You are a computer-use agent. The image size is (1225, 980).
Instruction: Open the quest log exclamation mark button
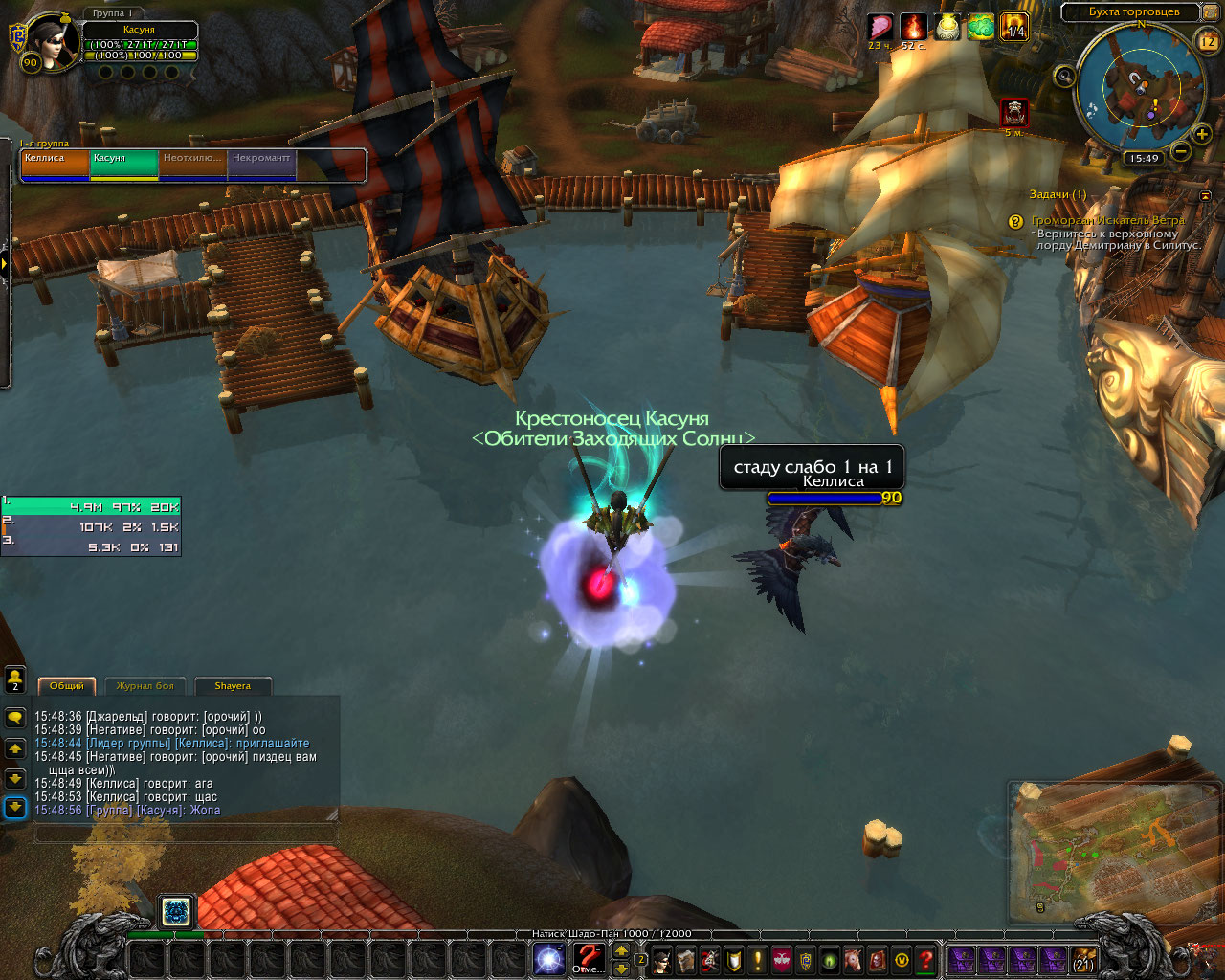click(758, 960)
